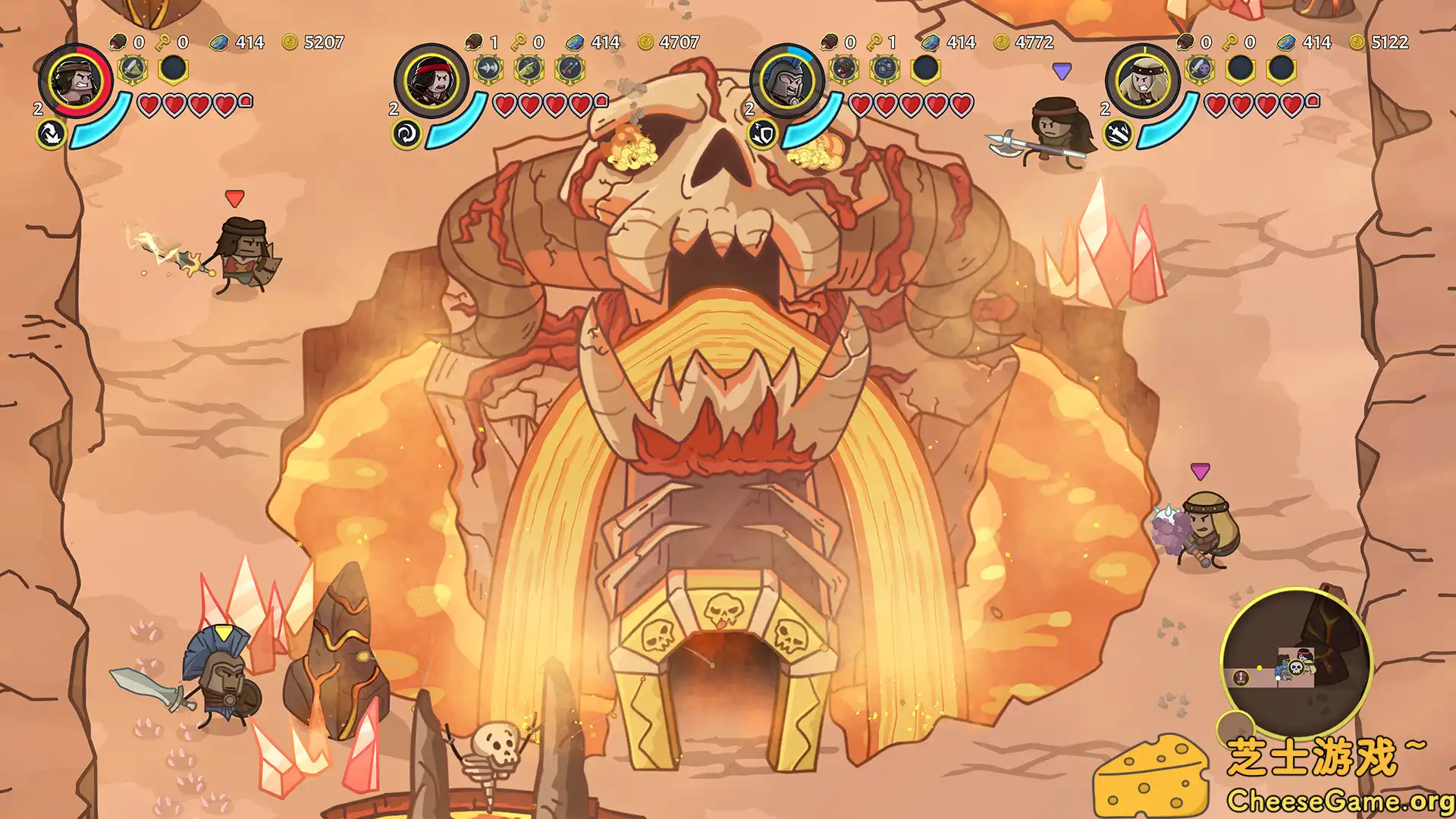Click the gold coin icon next to 5207

point(290,42)
